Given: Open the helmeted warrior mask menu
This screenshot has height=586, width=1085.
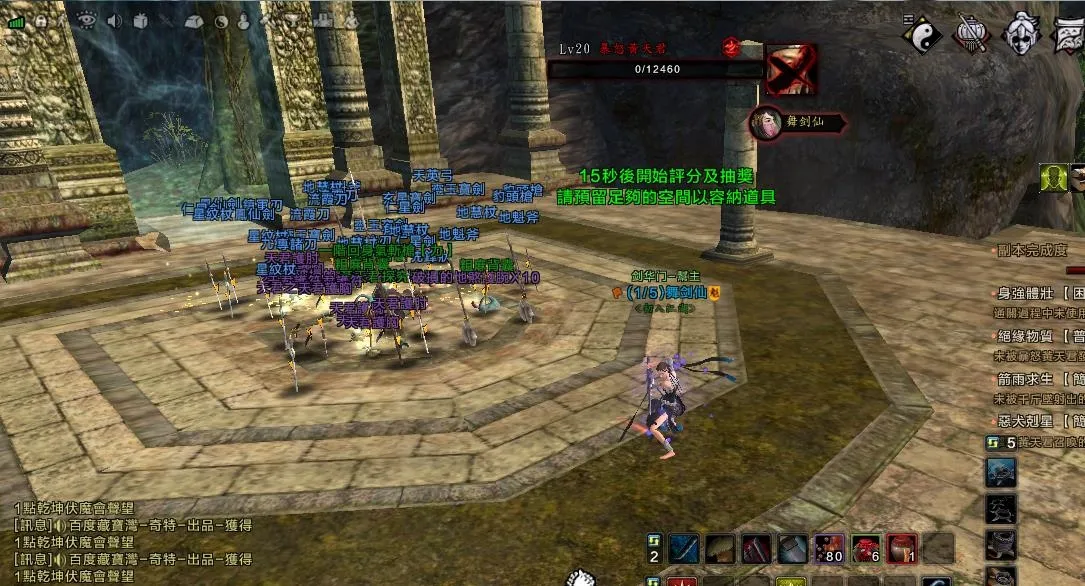Looking at the screenshot, I should coord(1022,35).
